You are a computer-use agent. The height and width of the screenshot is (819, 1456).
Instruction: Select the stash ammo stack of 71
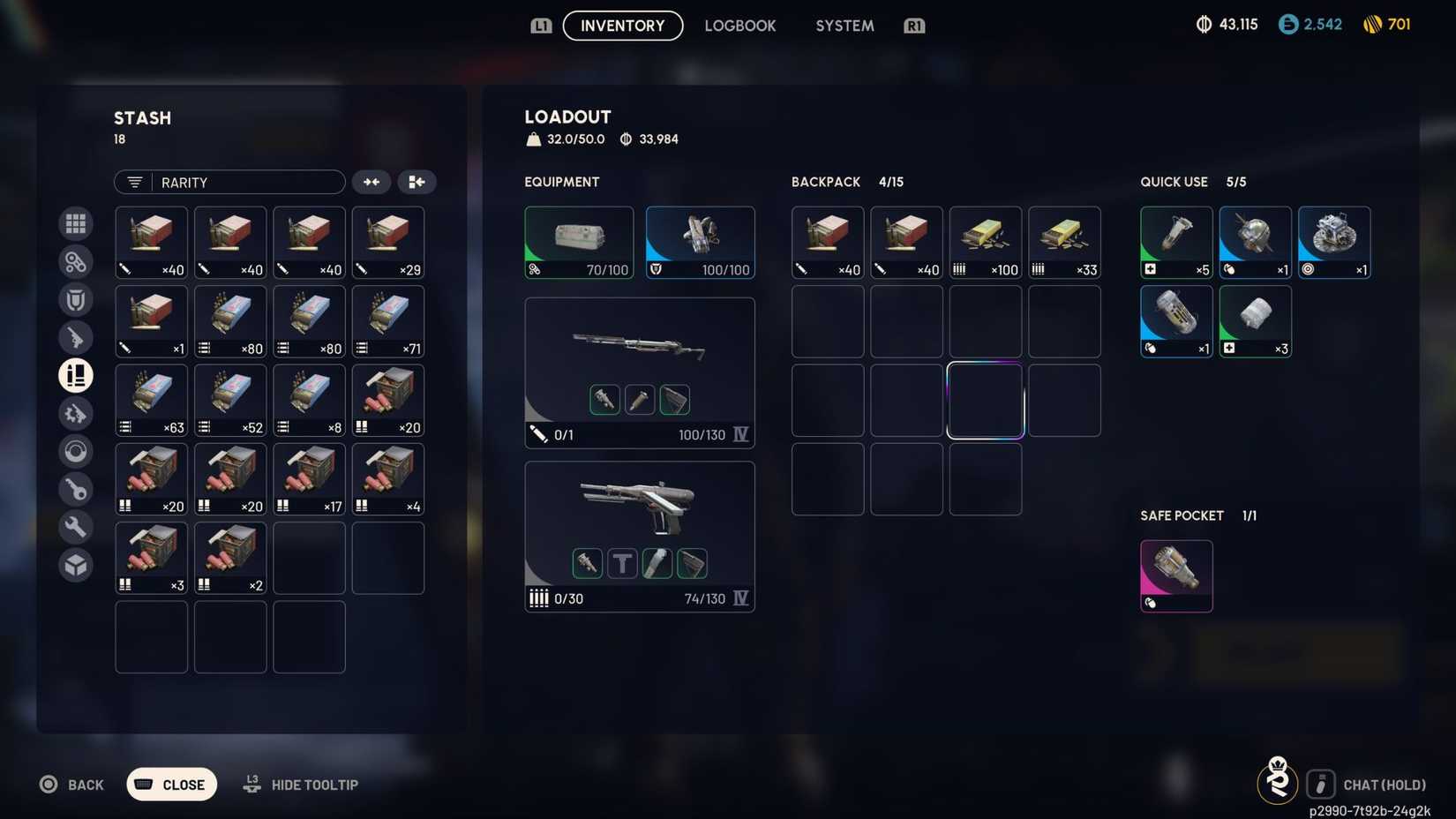coord(388,321)
